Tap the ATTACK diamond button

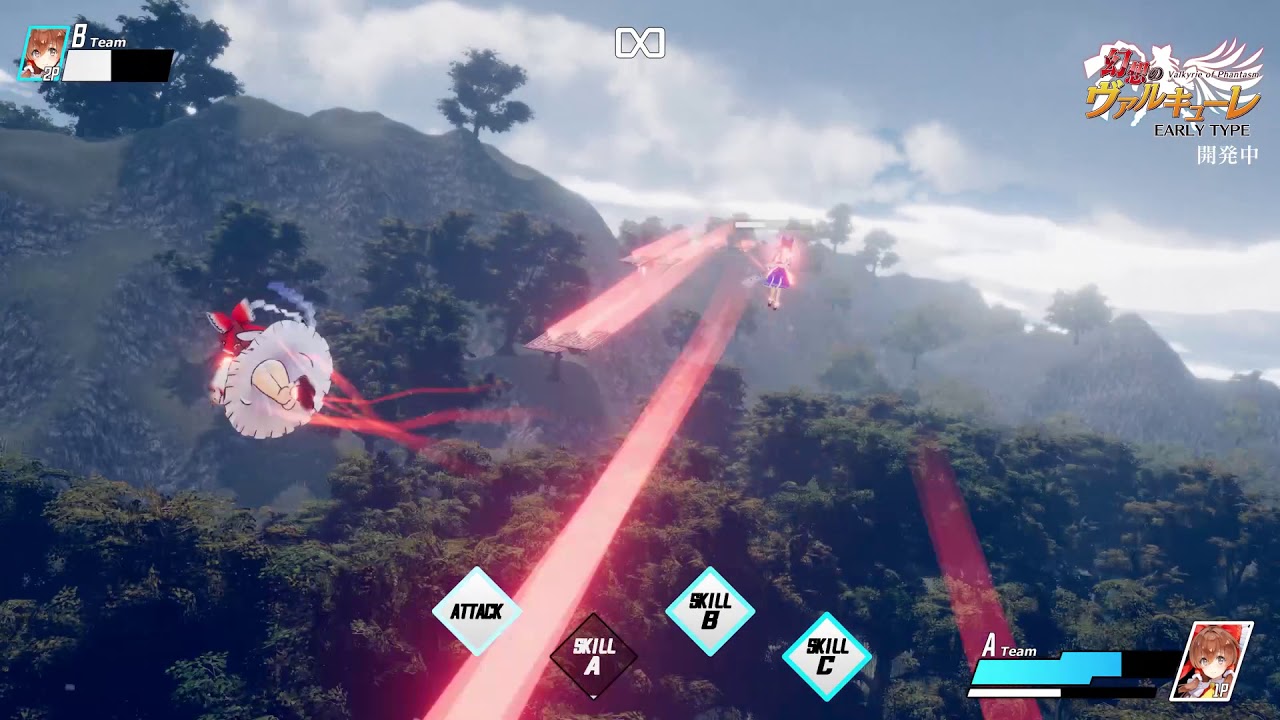[x=476, y=611]
